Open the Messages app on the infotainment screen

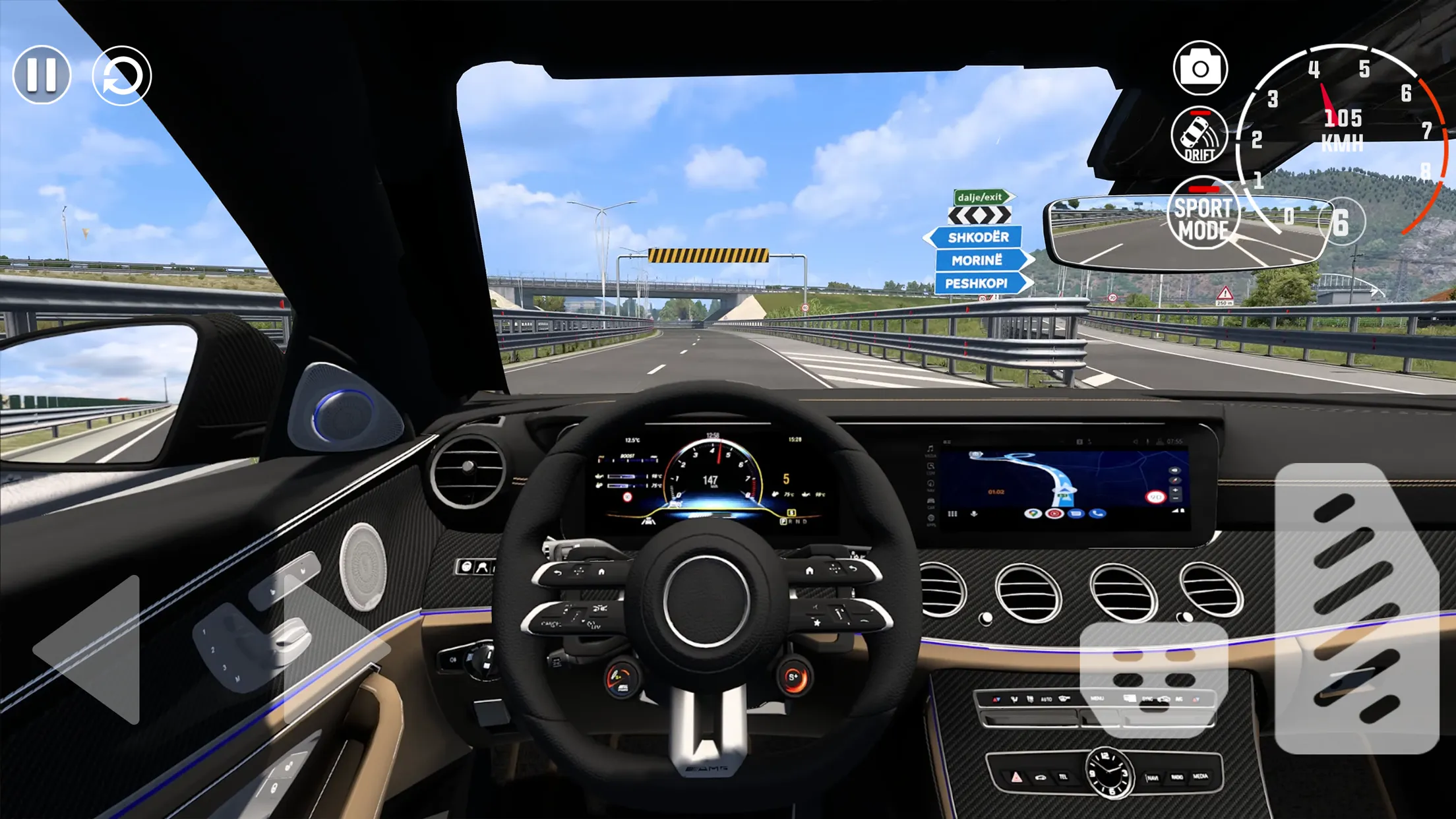click(x=1076, y=514)
